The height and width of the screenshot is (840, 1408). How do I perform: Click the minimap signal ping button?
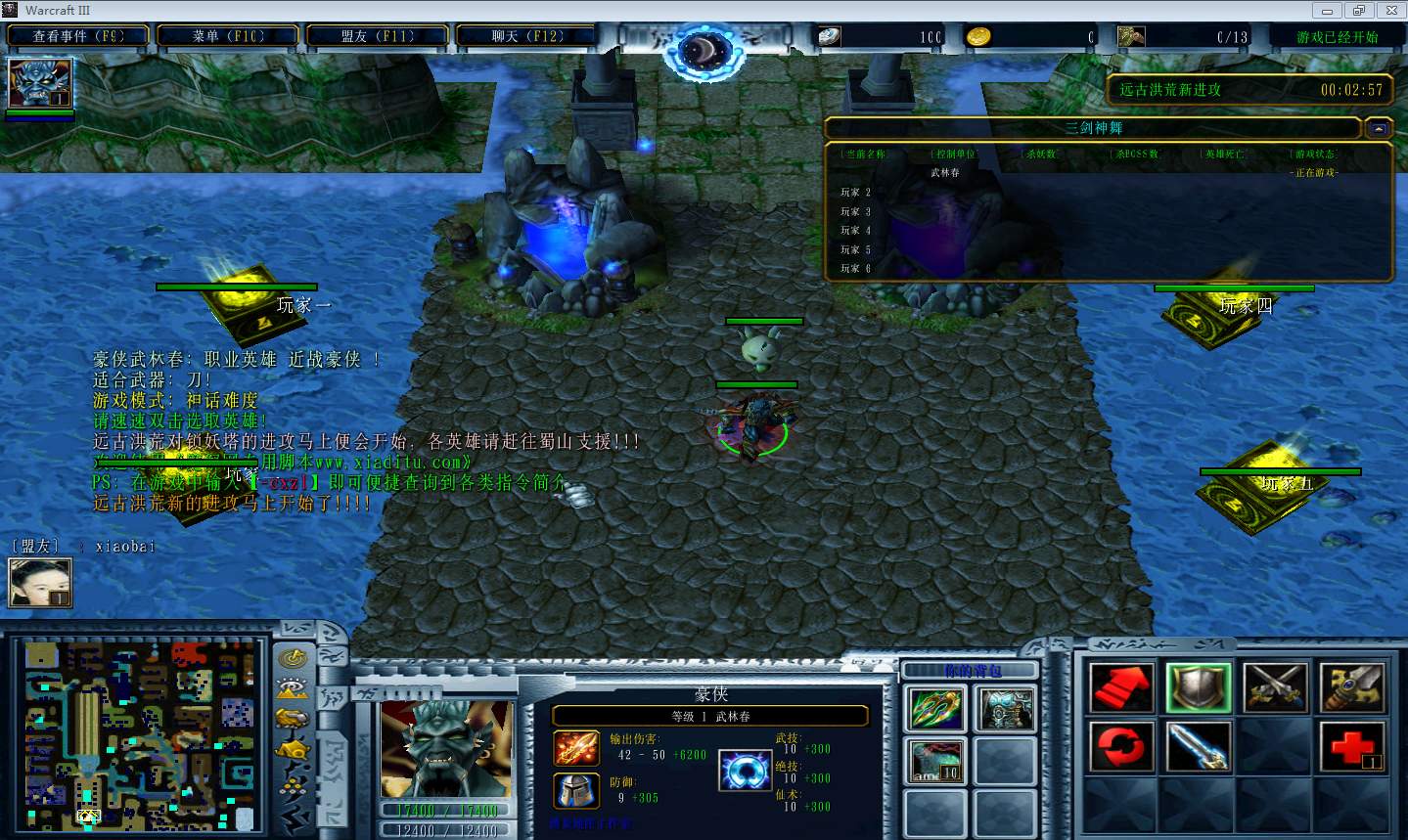click(294, 658)
